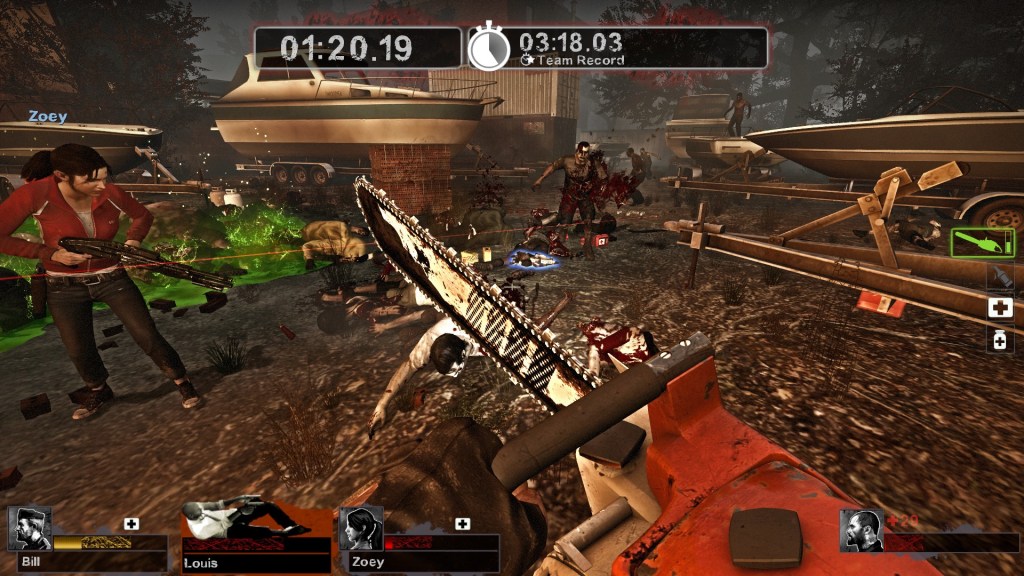Click Zoey's teammate portrait
The height and width of the screenshot is (576, 1024).
pyautogui.click(x=361, y=528)
